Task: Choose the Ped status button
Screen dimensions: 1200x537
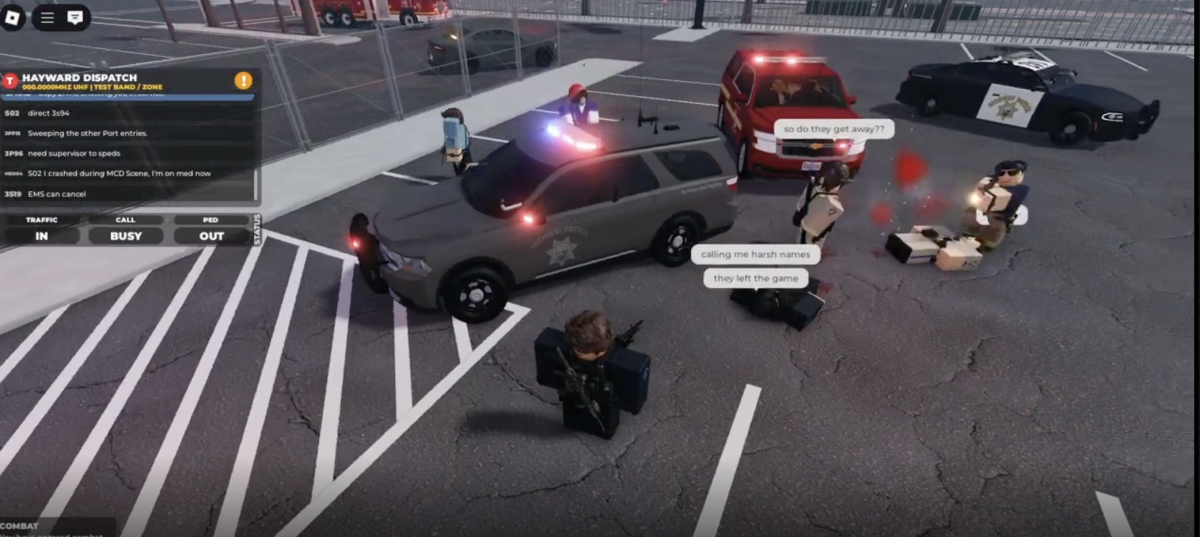Action: [211, 219]
